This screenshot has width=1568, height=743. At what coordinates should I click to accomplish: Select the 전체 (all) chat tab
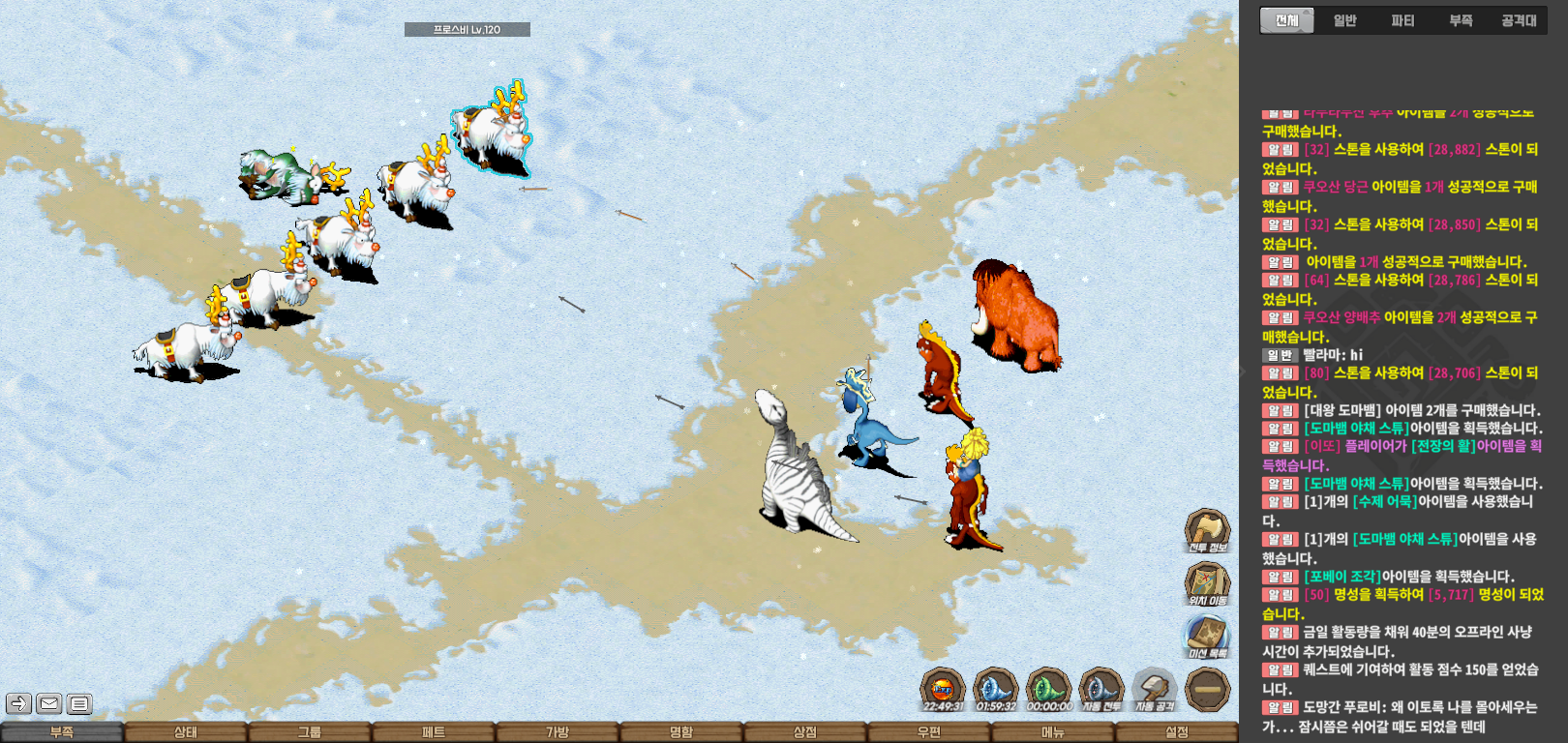[1286, 20]
